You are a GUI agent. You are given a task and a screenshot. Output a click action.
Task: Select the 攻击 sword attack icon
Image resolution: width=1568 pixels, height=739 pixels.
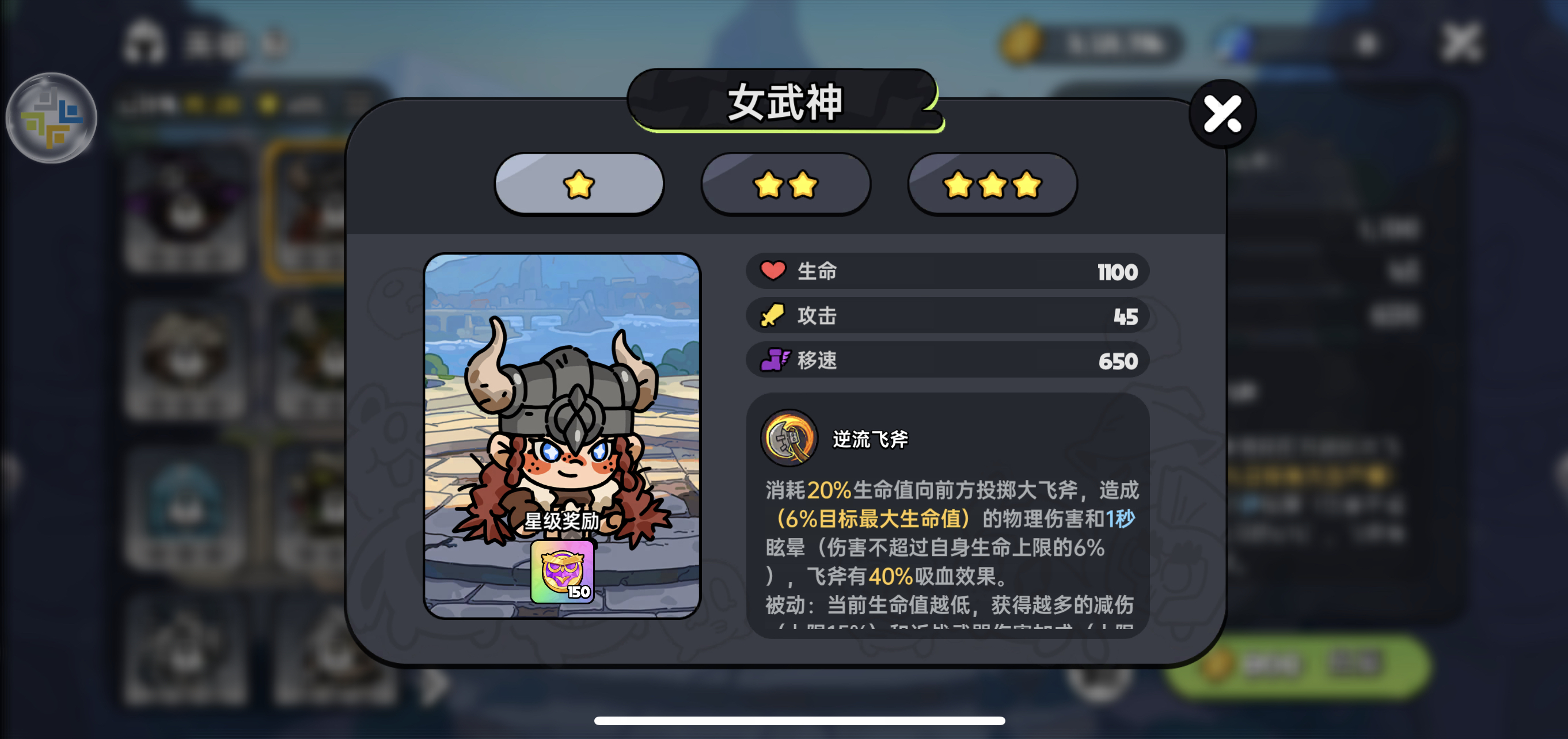[774, 315]
